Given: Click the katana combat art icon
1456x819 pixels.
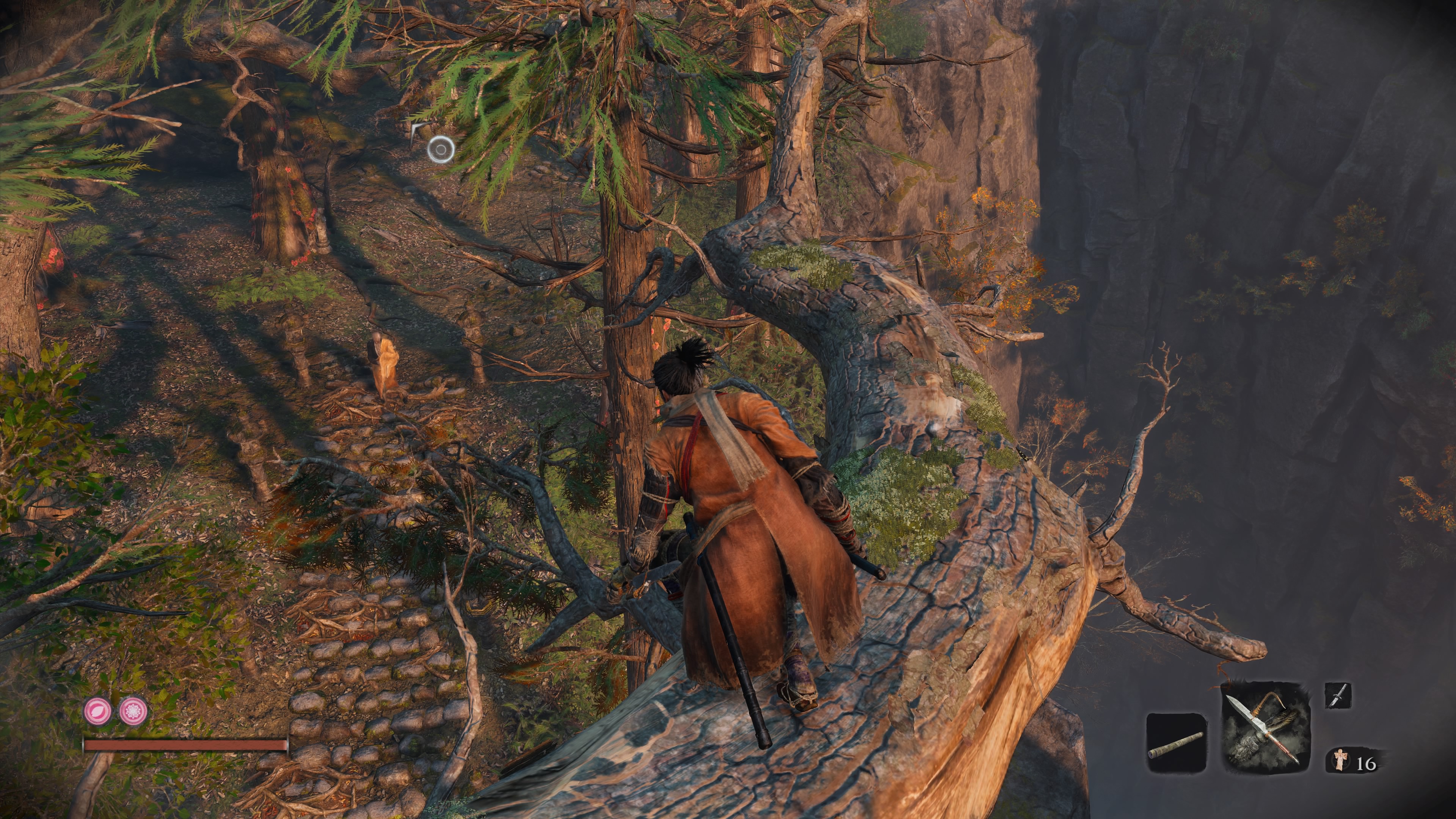Looking at the screenshot, I should pyautogui.click(x=1337, y=696).
